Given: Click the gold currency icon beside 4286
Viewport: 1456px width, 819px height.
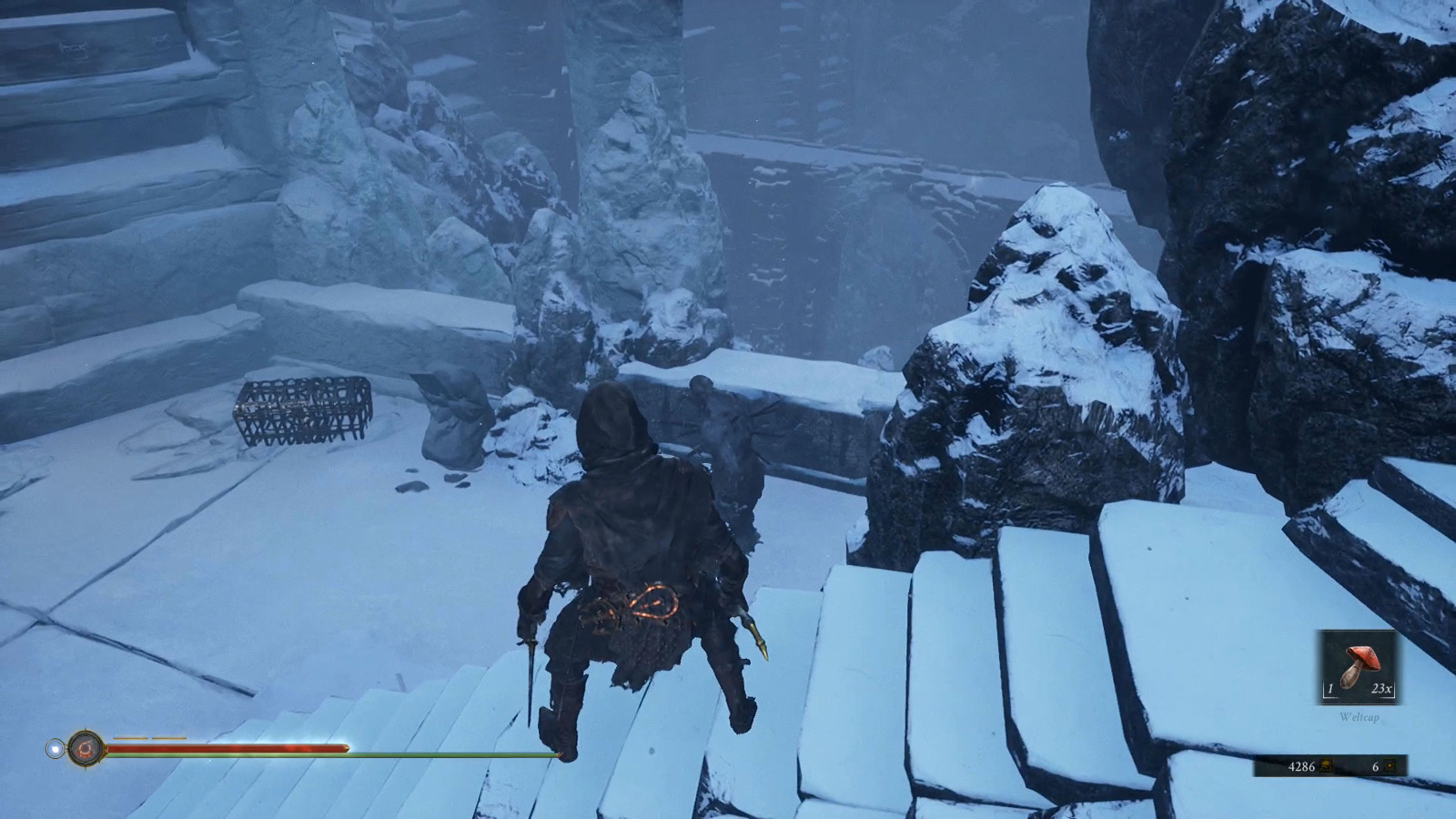Looking at the screenshot, I should click(1326, 766).
